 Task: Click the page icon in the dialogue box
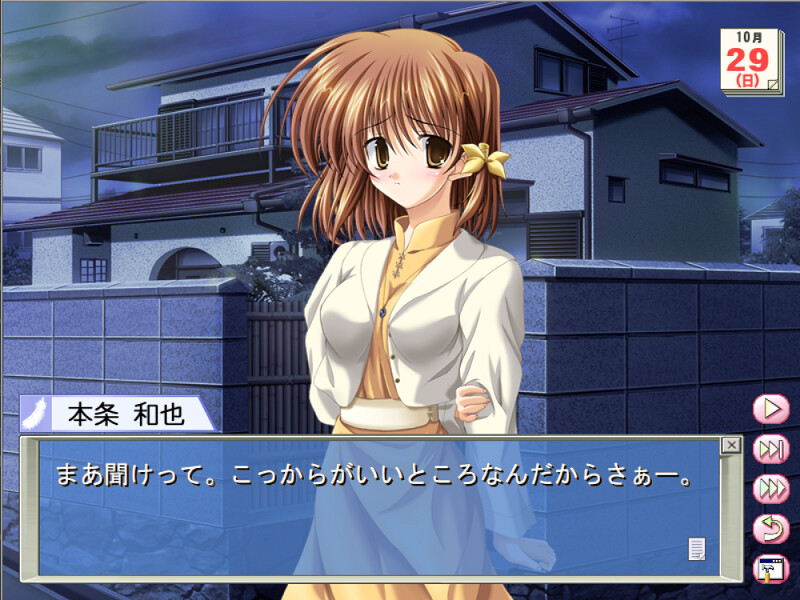coord(697,548)
